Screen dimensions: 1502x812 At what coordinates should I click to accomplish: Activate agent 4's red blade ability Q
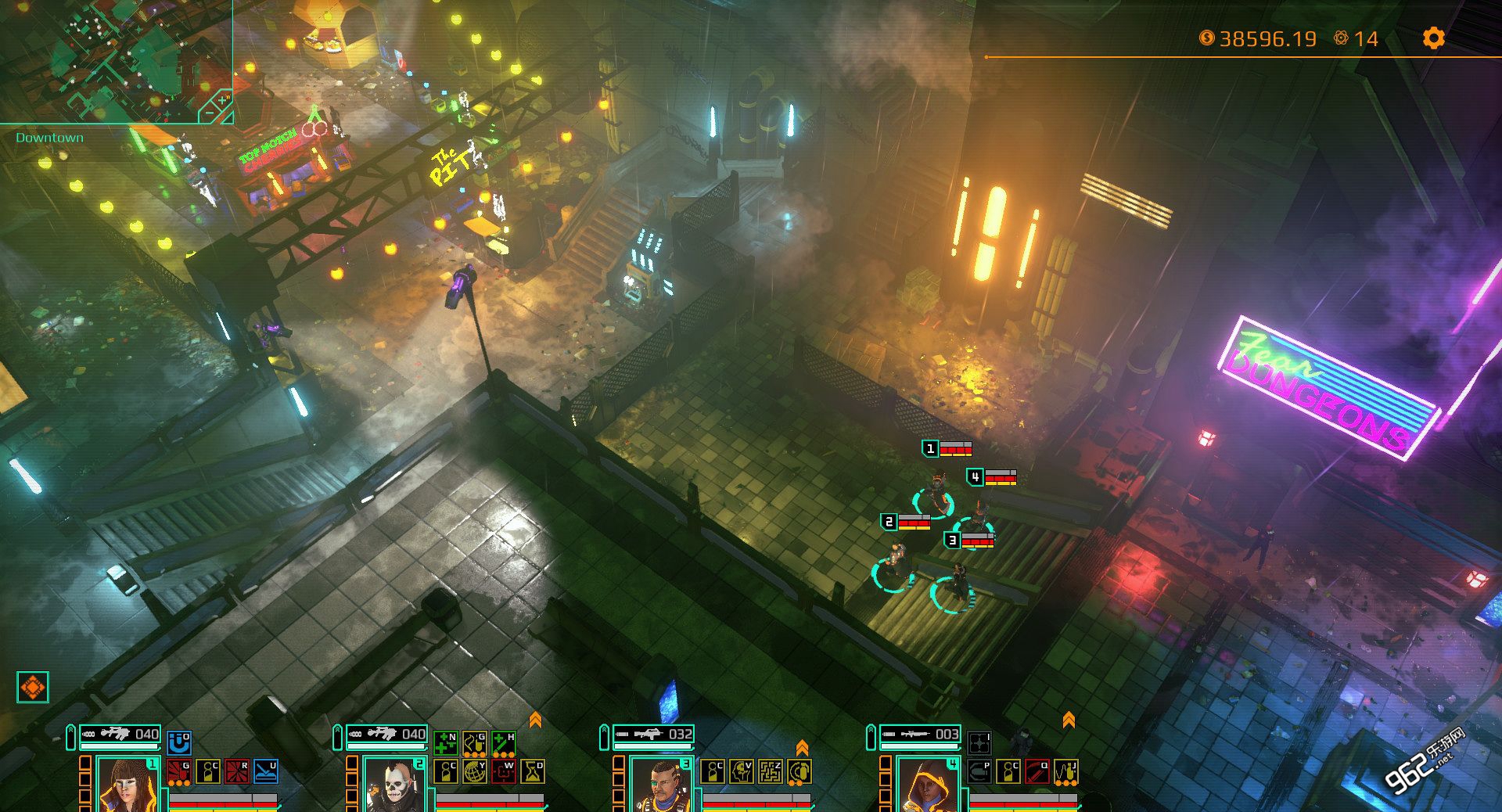(x=1037, y=771)
